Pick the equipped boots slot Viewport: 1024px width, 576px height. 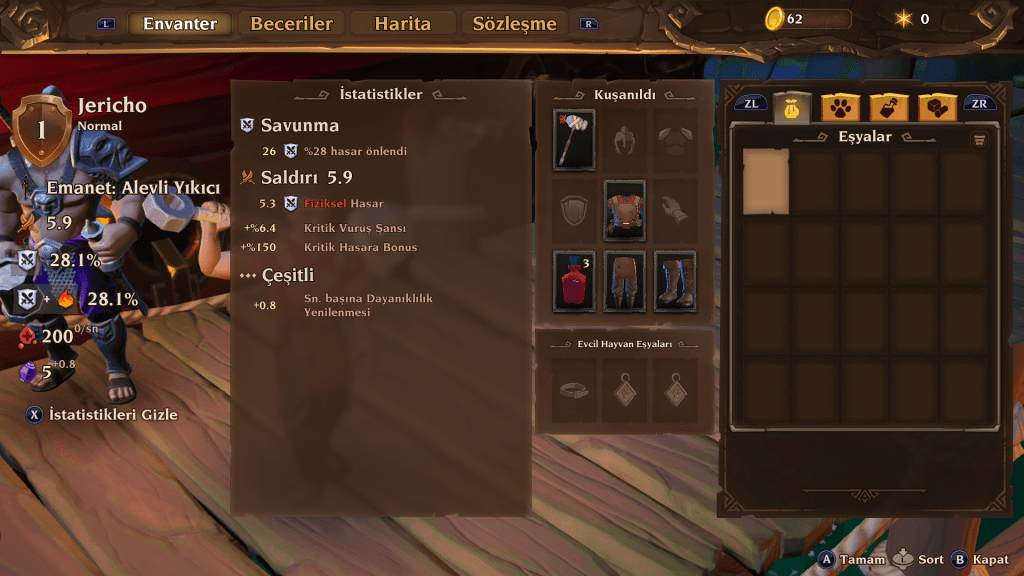[674, 281]
